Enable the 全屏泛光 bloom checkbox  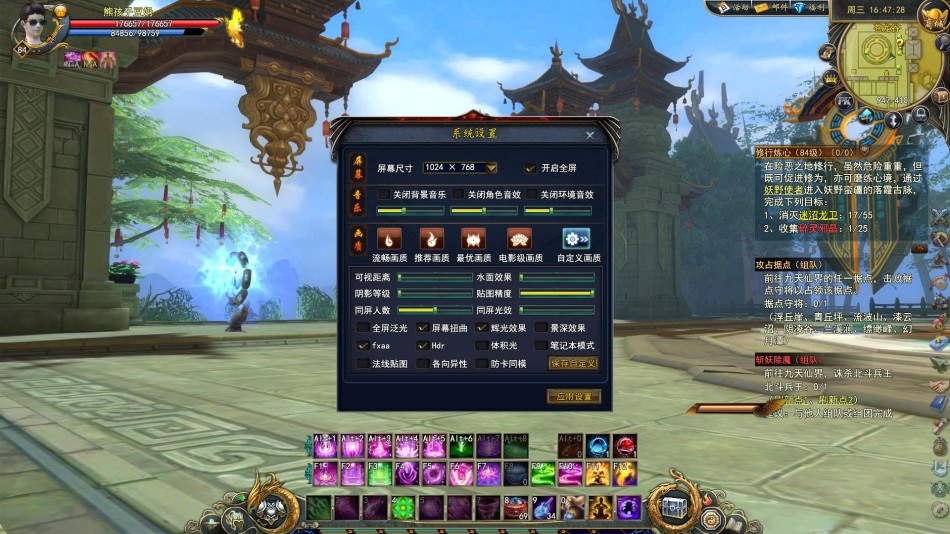tap(362, 328)
